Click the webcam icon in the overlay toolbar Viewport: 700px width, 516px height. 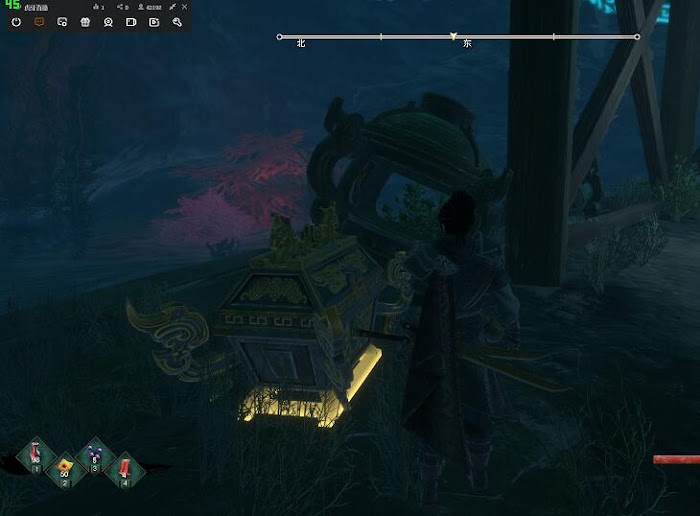[x=108, y=21]
